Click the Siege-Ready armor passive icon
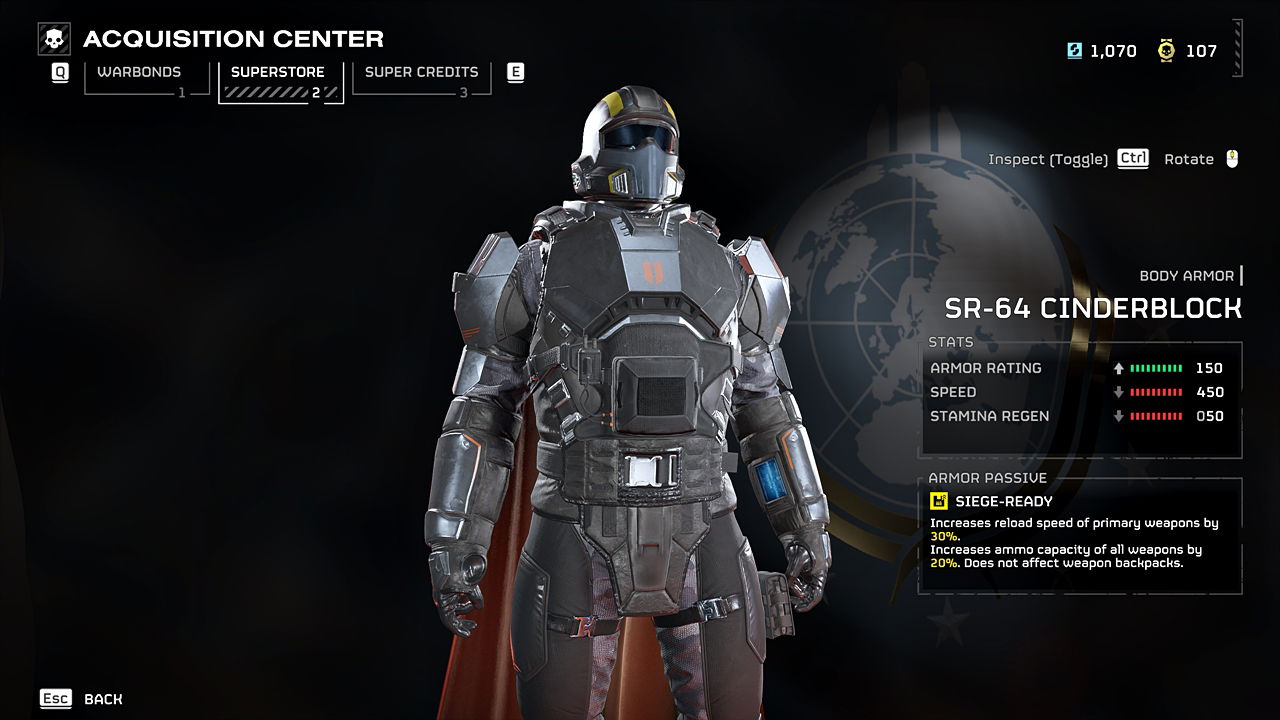 click(939, 501)
